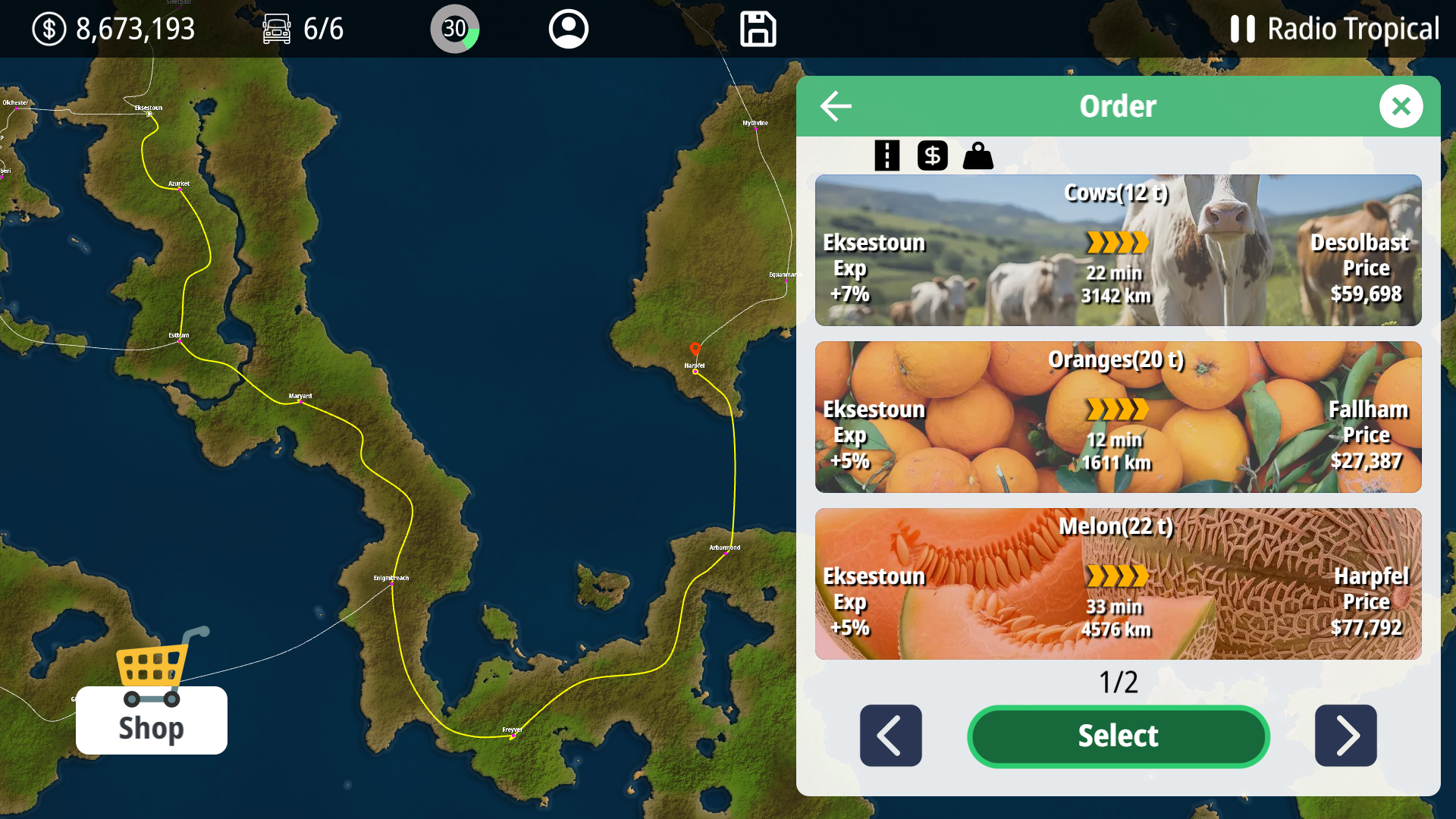1456x819 pixels.
Task: Go back using the Order panel arrow
Action: click(836, 106)
